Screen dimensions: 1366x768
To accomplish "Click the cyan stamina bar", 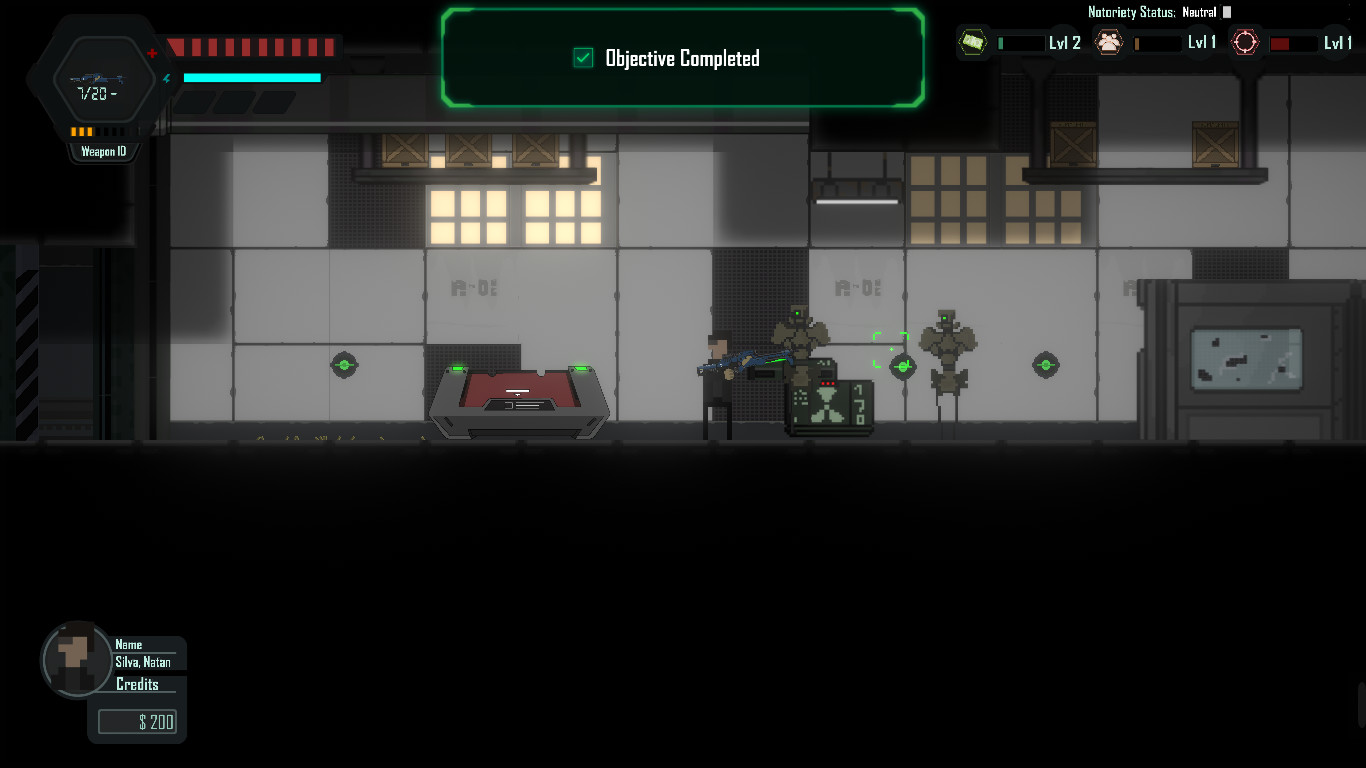I will tap(250, 78).
